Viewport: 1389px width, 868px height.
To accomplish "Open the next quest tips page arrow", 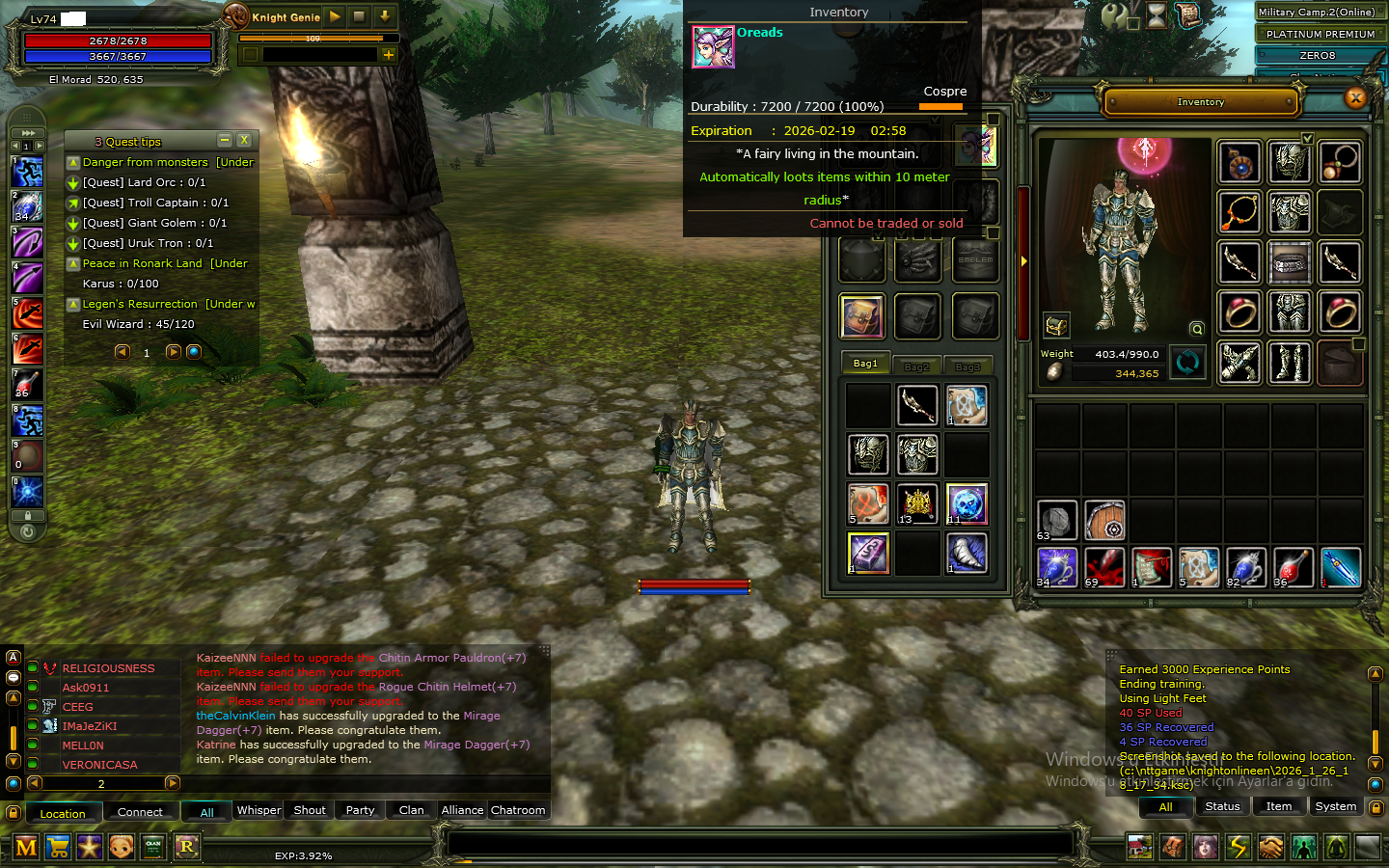I will [x=173, y=352].
